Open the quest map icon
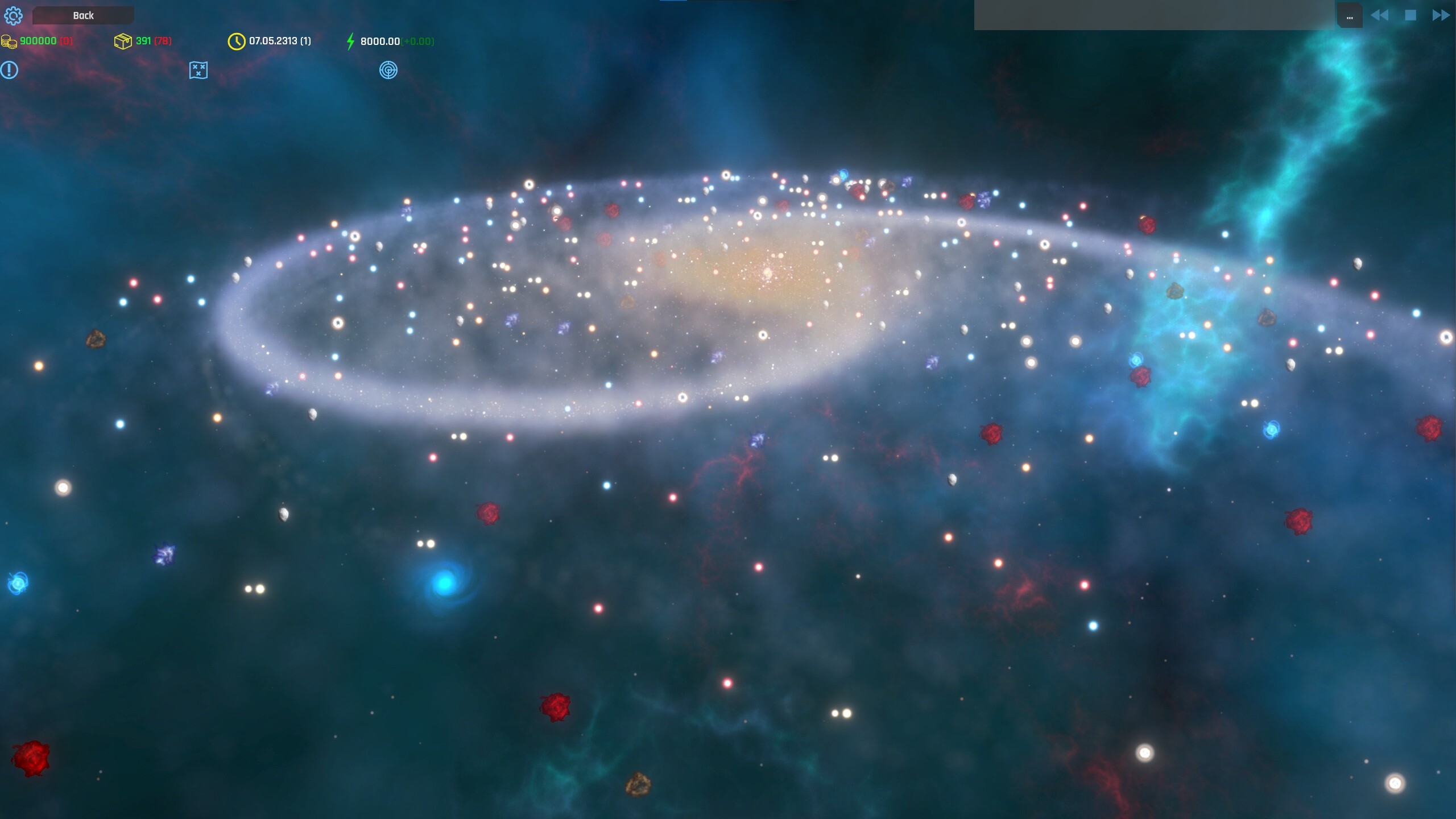Image resolution: width=1456 pixels, height=819 pixels. [197, 70]
